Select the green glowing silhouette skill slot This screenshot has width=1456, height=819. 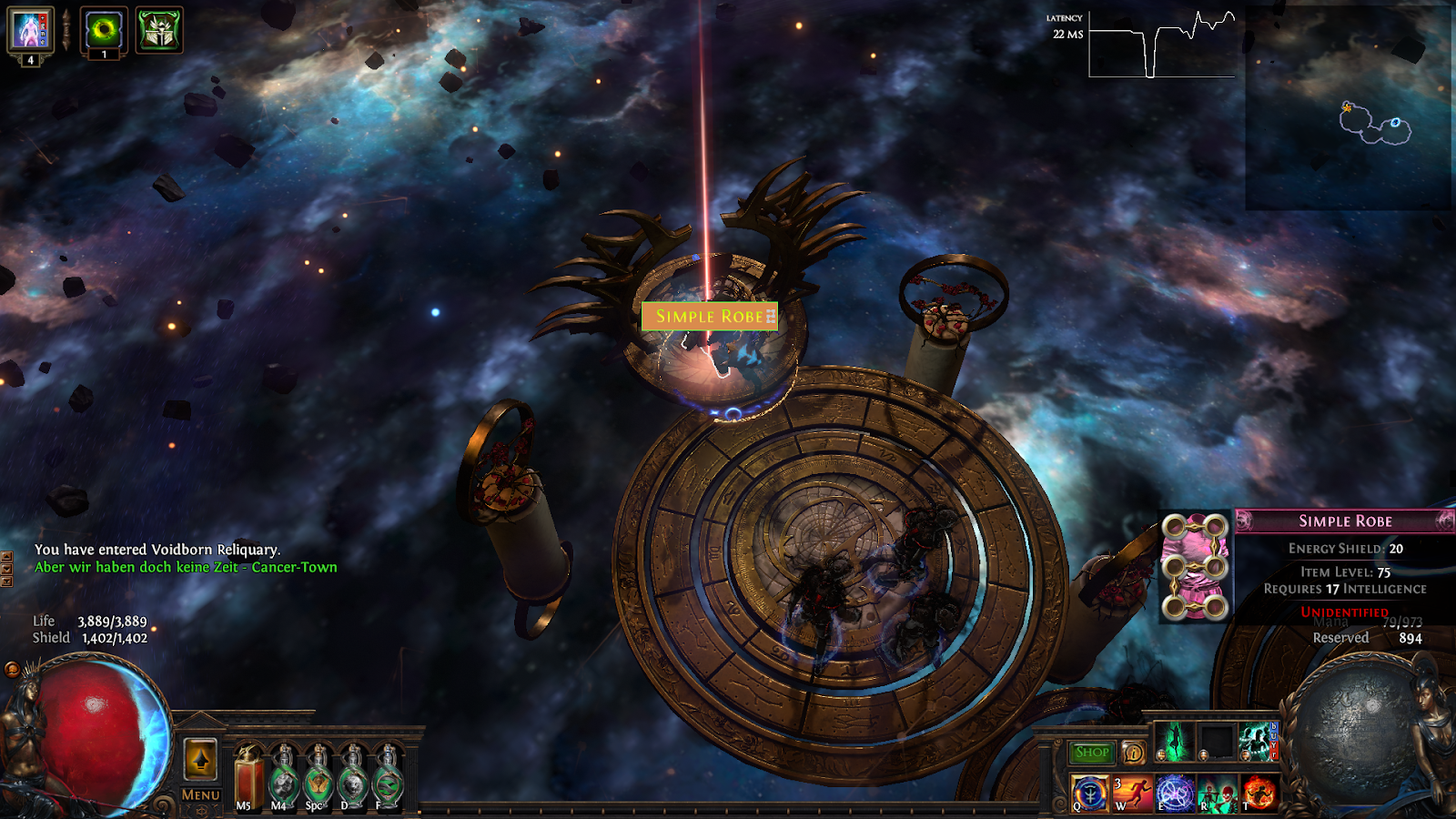tap(1173, 742)
